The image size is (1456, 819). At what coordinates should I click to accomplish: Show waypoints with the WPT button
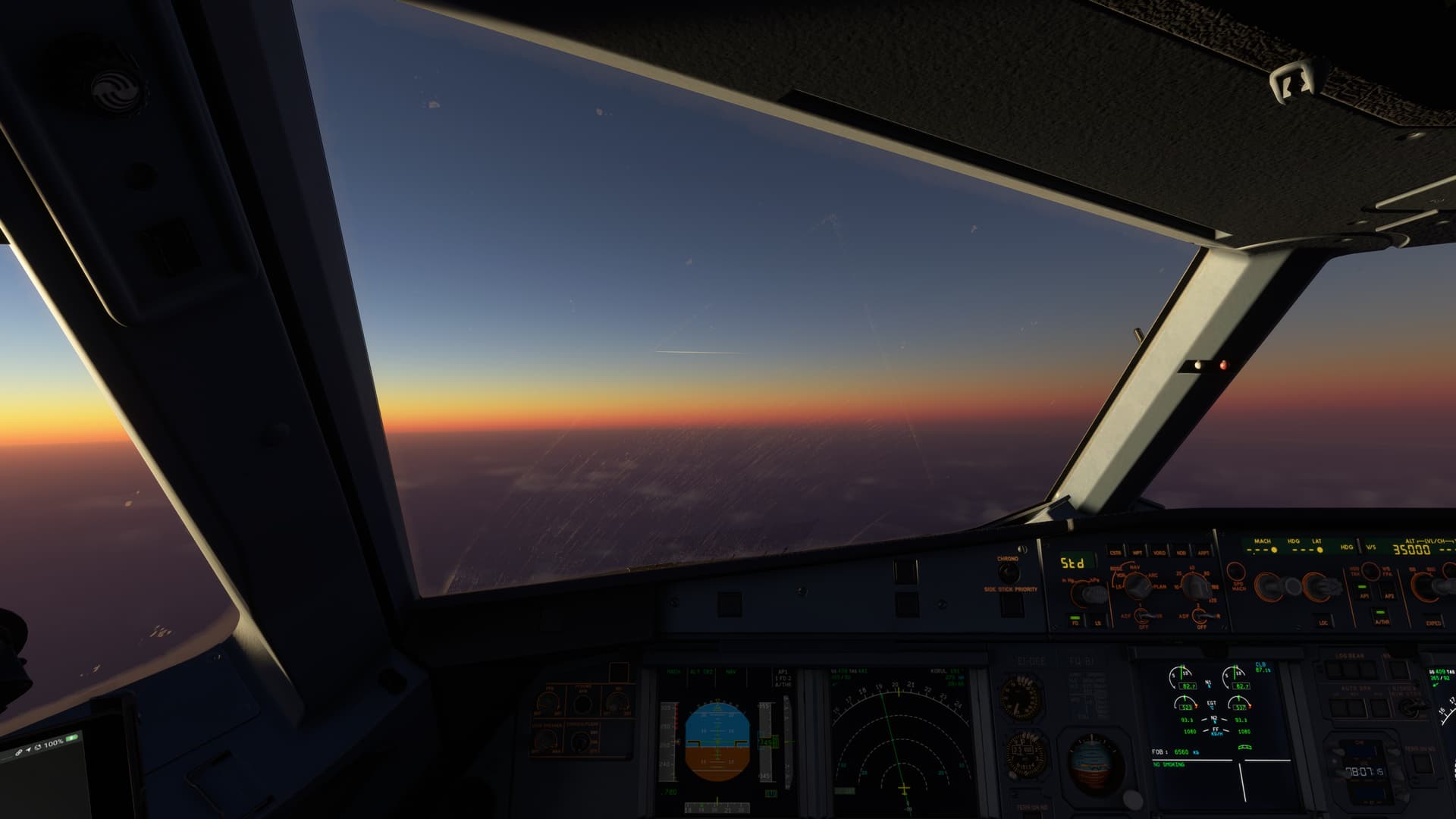[1137, 551]
